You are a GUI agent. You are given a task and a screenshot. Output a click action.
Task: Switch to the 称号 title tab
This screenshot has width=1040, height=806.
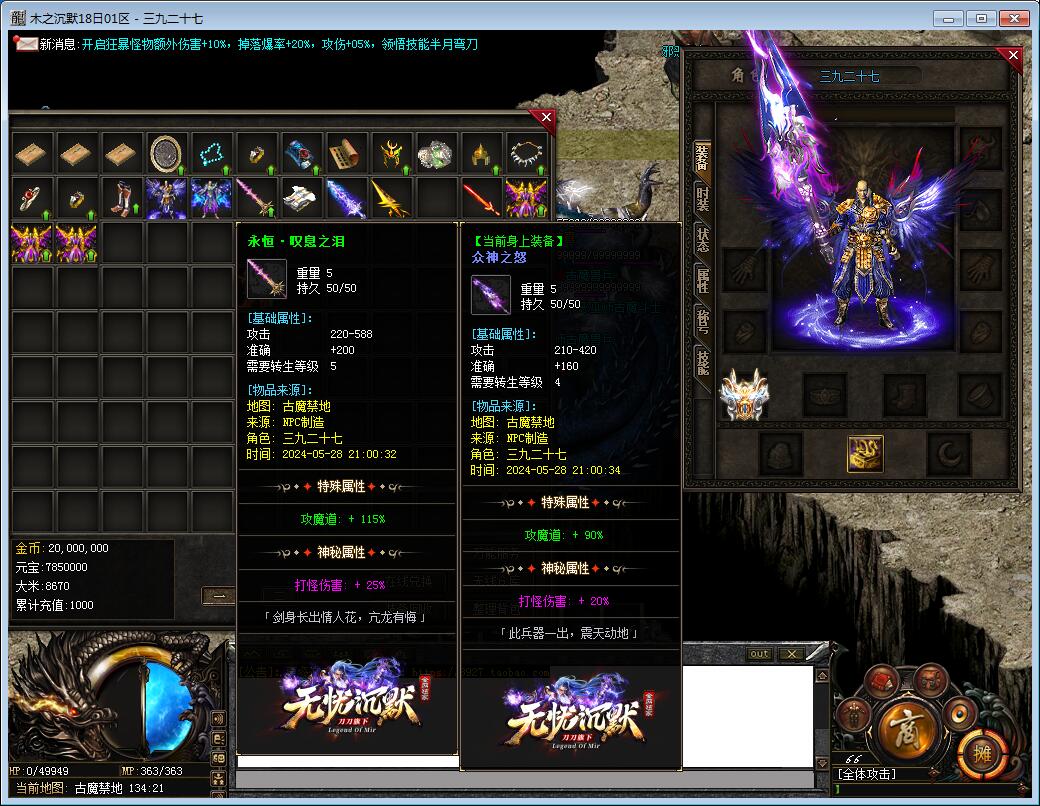click(703, 322)
